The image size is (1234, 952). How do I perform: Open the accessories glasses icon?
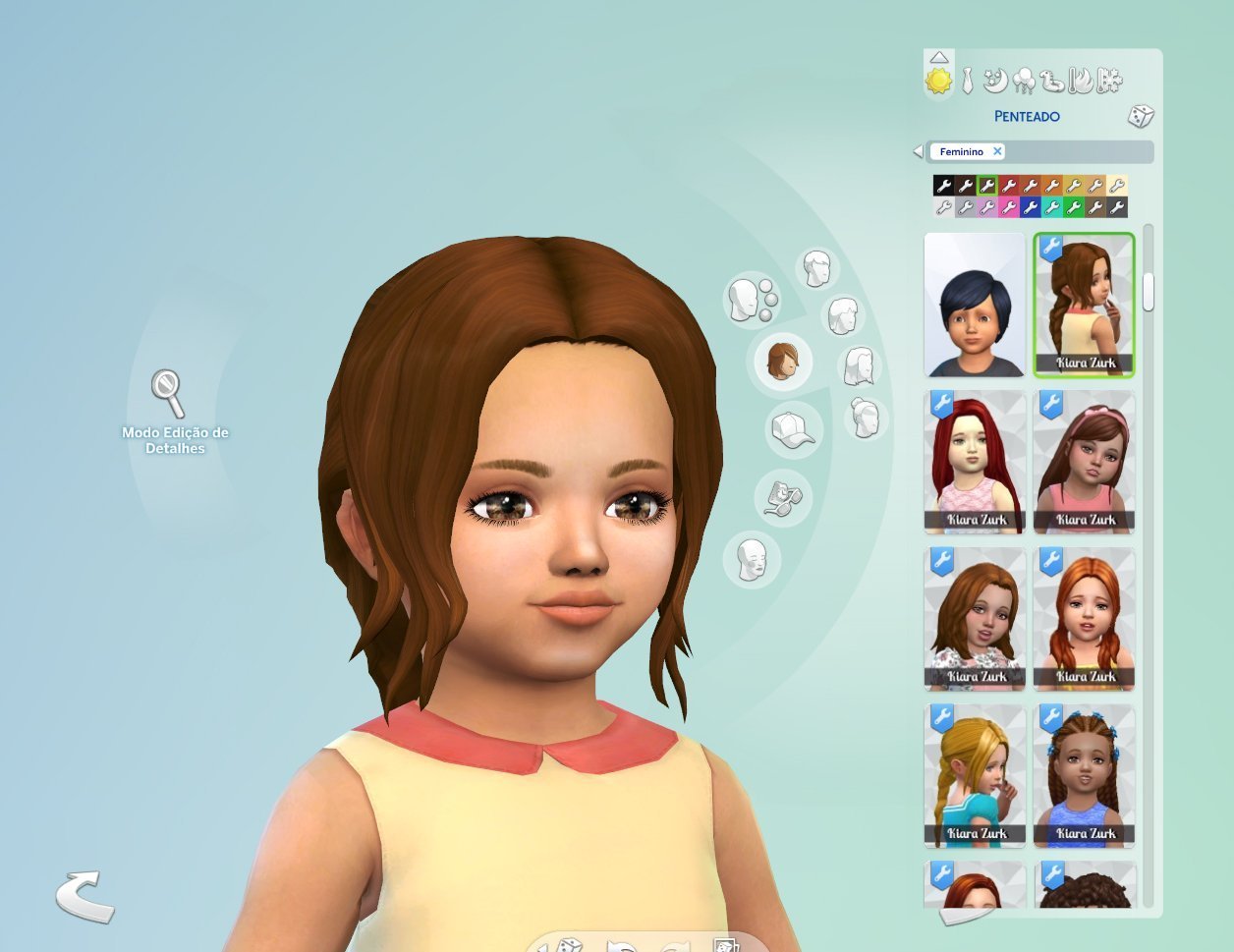[782, 497]
